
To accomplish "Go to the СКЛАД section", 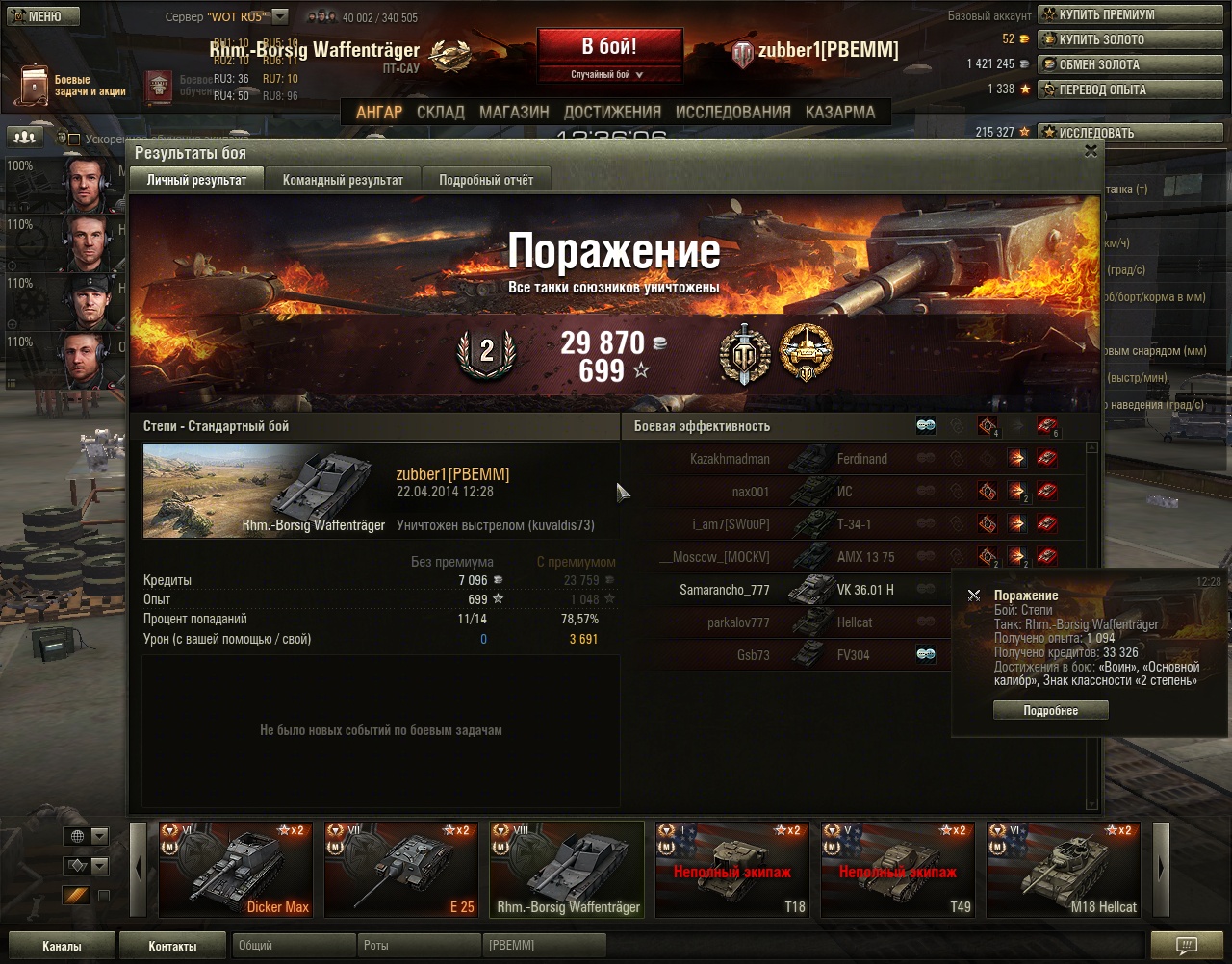I will pyautogui.click(x=440, y=112).
